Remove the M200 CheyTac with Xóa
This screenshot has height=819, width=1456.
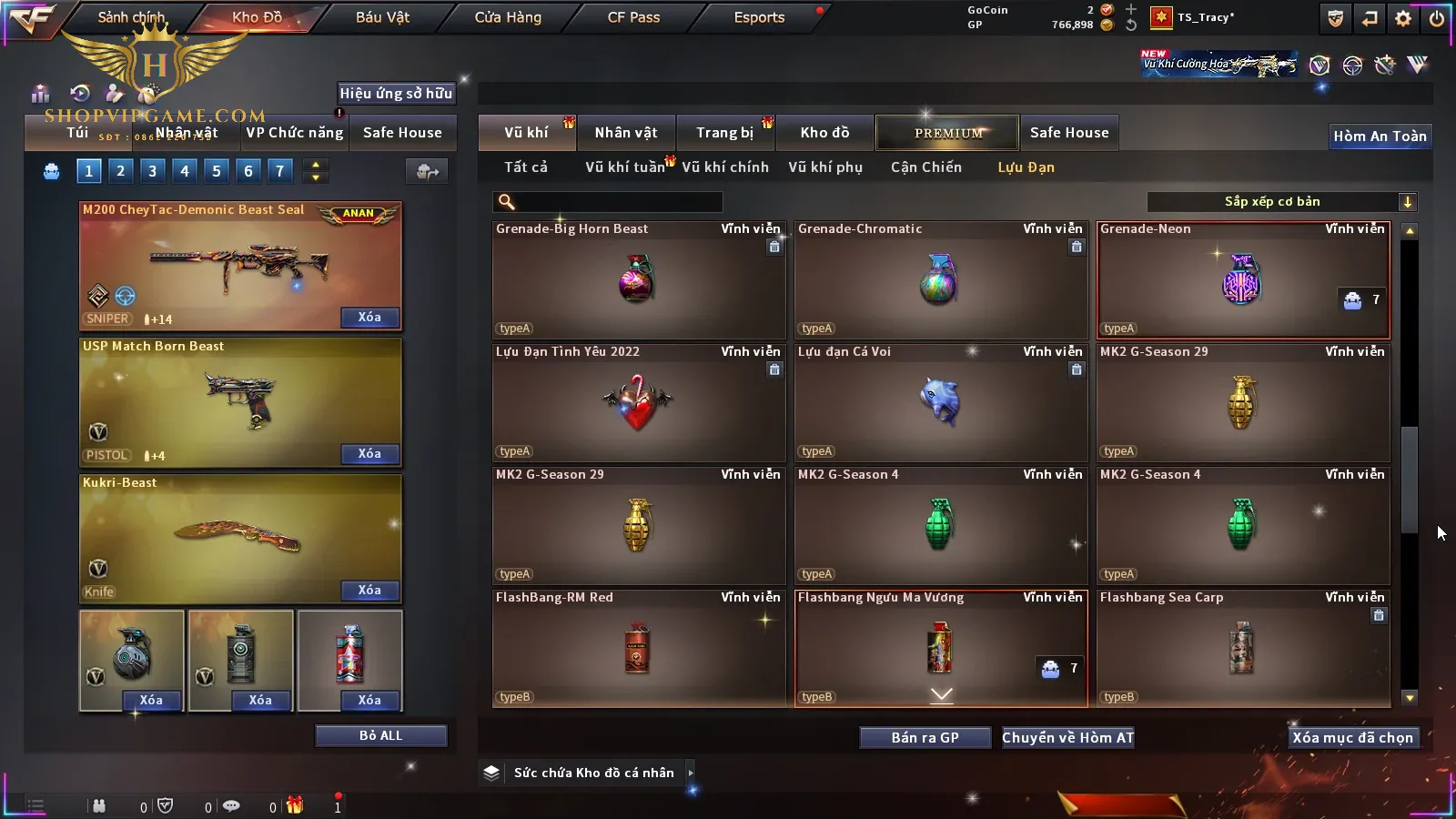click(x=369, y=318)
